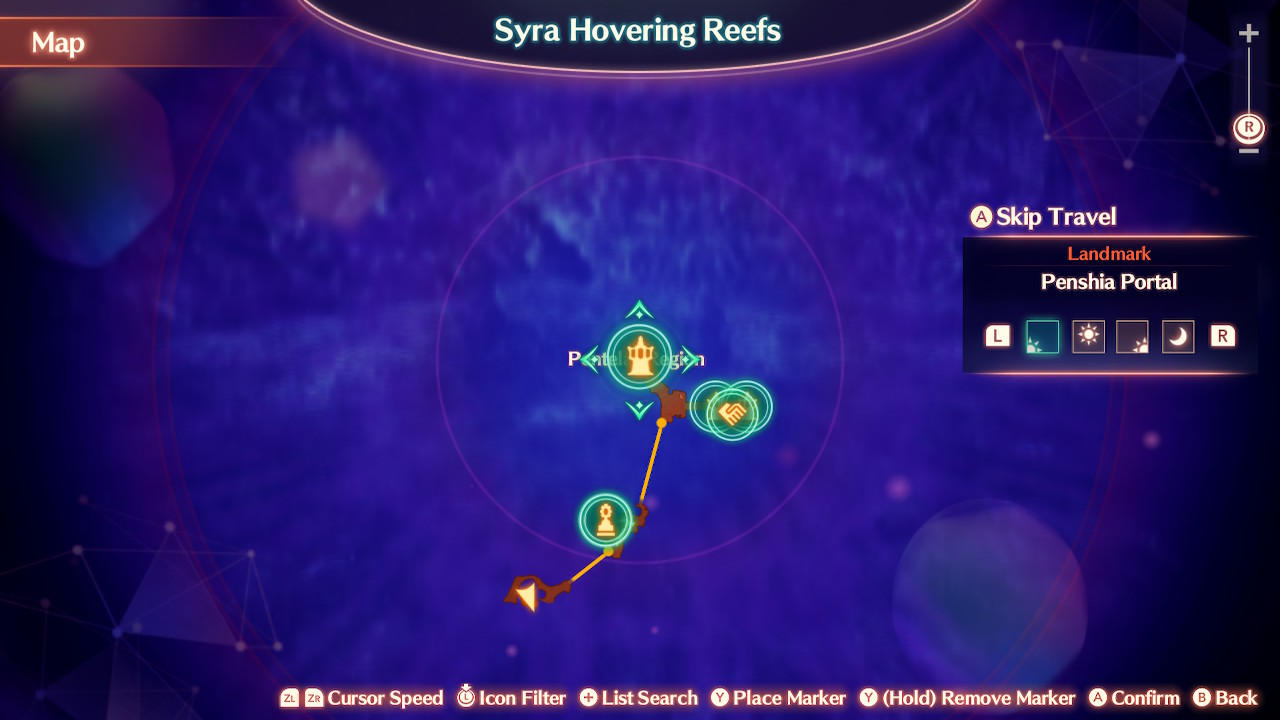Click the Syra Hovering Reefs title banner
Screen dimensions: 1280x720
tap(637, 31)
